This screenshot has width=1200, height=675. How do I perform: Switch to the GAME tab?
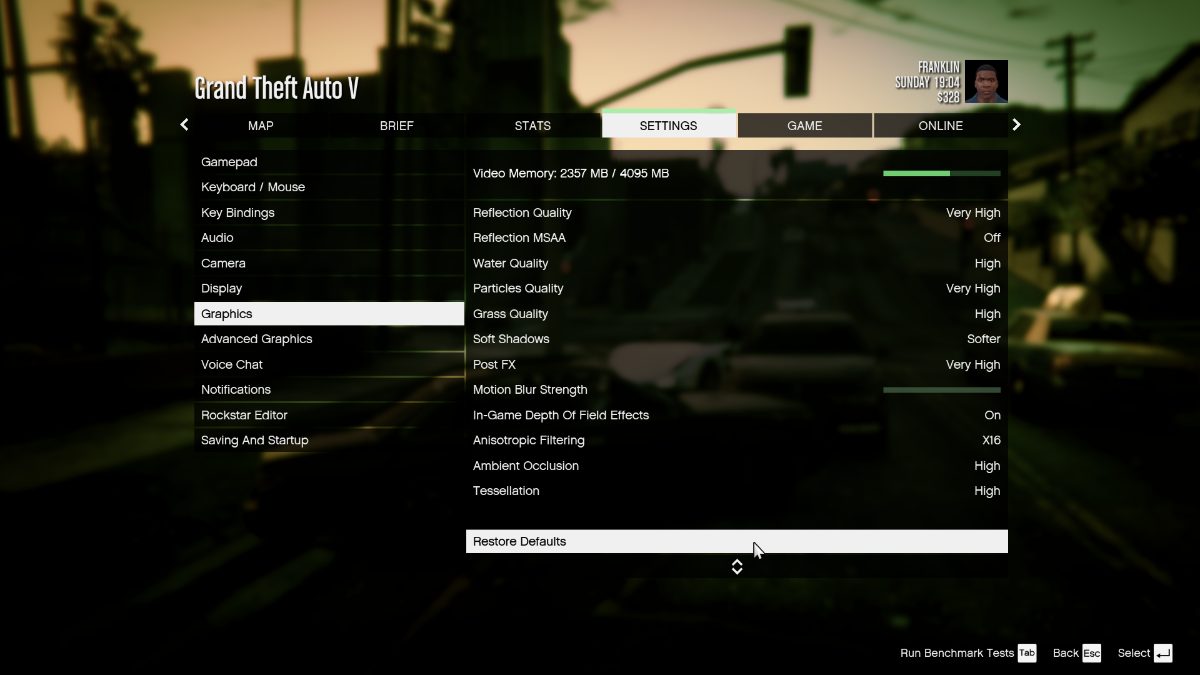tap(805, 126)
